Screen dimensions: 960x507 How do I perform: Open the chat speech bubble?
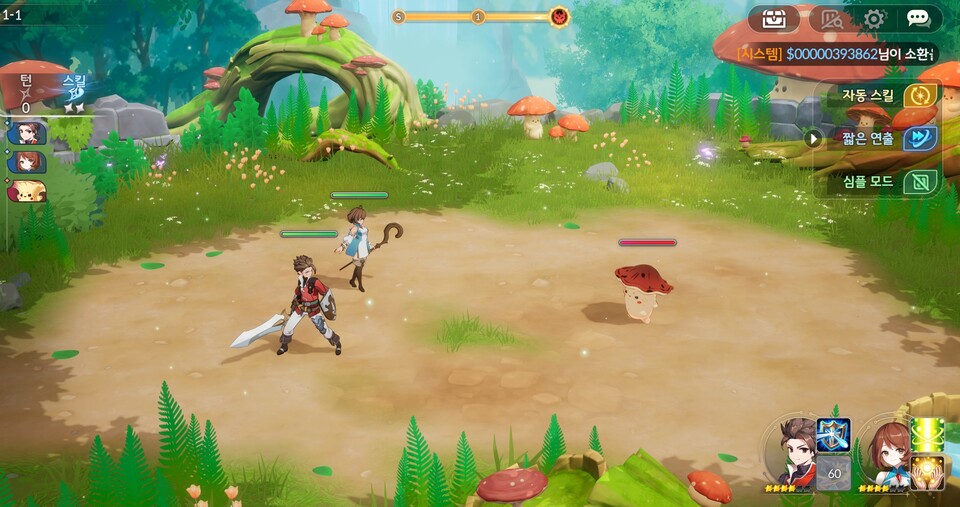[918, 18]
